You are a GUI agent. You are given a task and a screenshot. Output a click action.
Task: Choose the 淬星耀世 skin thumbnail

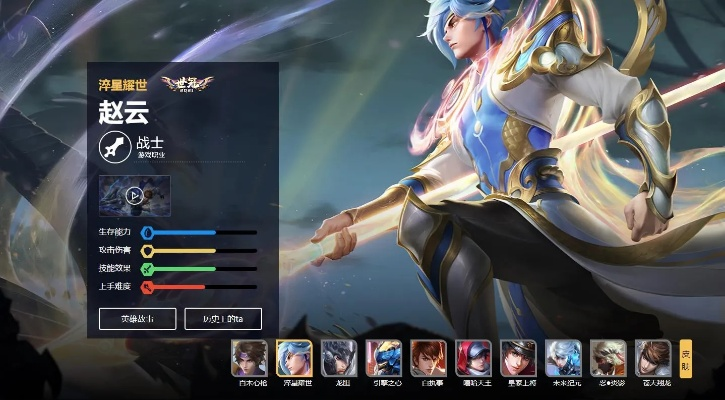294,357
